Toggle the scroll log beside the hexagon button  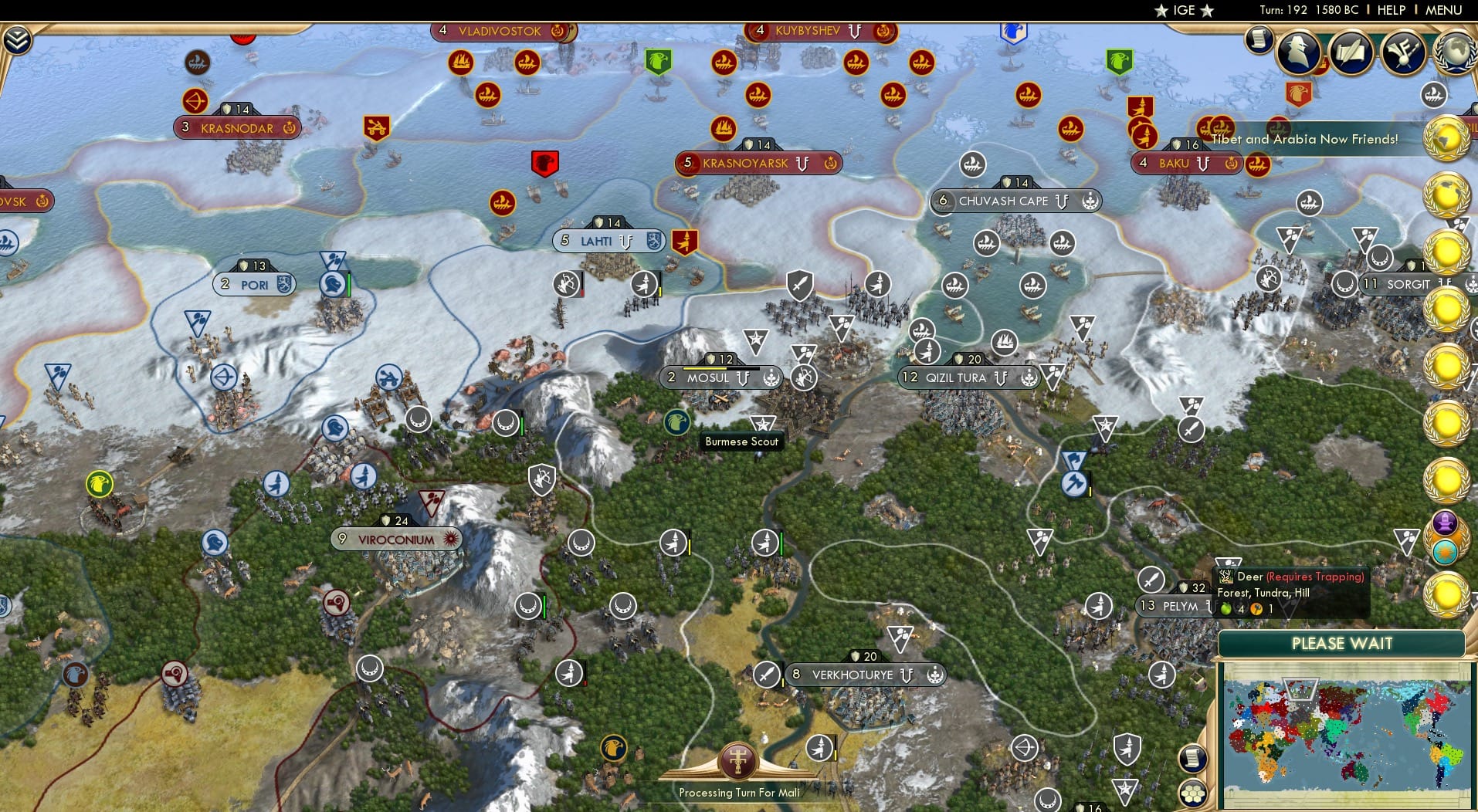click(x=1192, y=760)
